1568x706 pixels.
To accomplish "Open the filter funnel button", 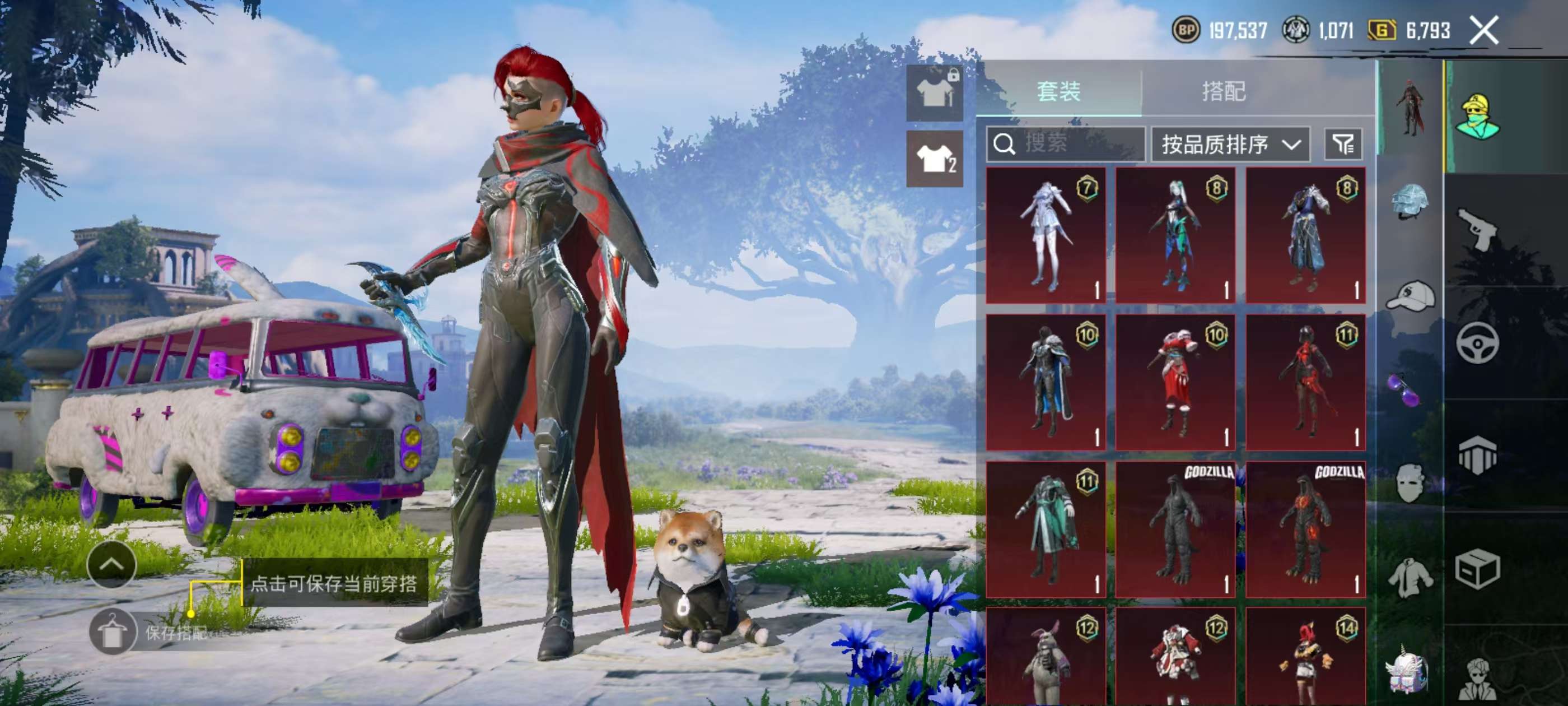I will pyautogui.click(x=1343, y=145).
